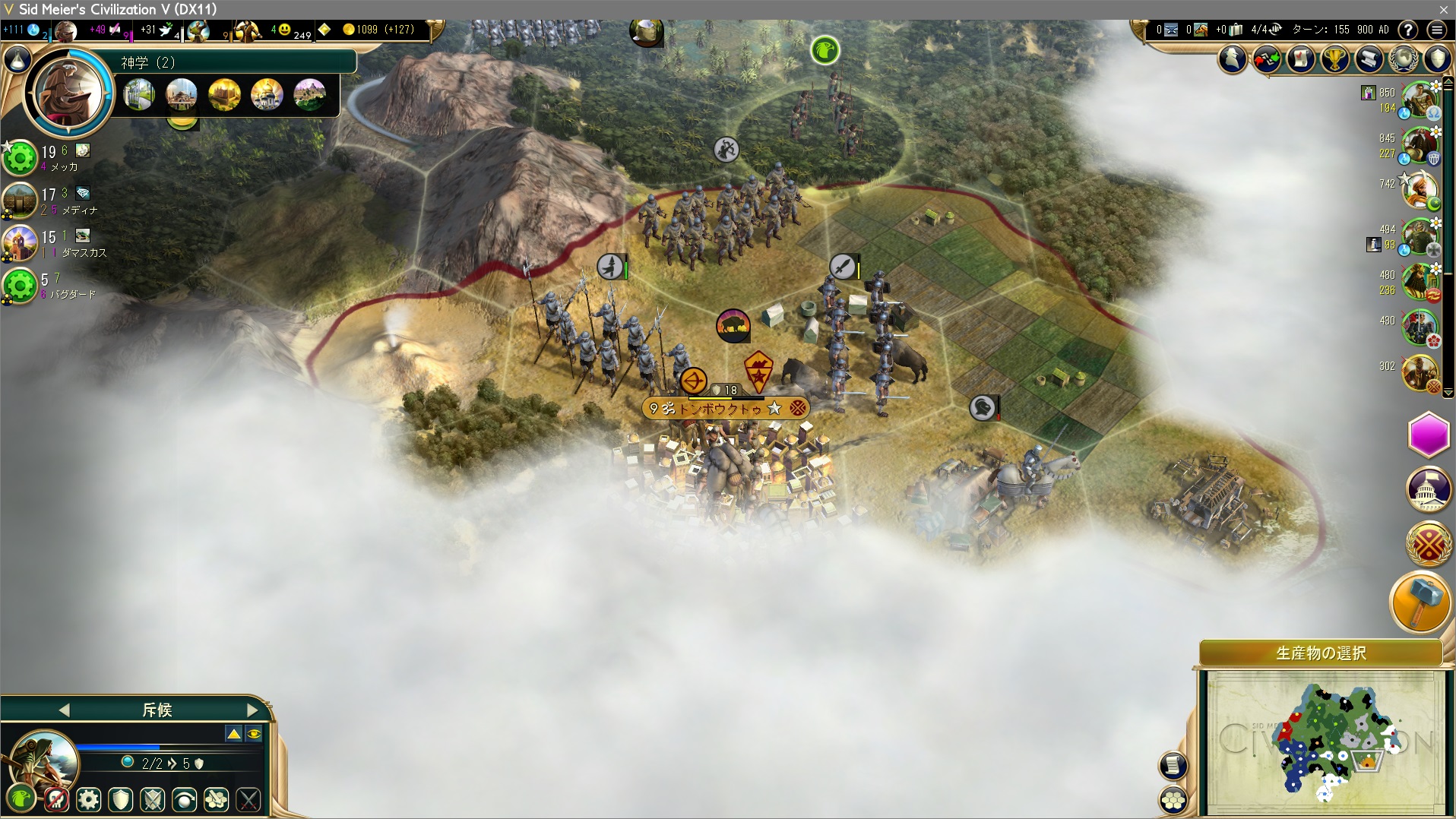
Task: Open the World Congress globe icon
Action: coord(1404,58)
